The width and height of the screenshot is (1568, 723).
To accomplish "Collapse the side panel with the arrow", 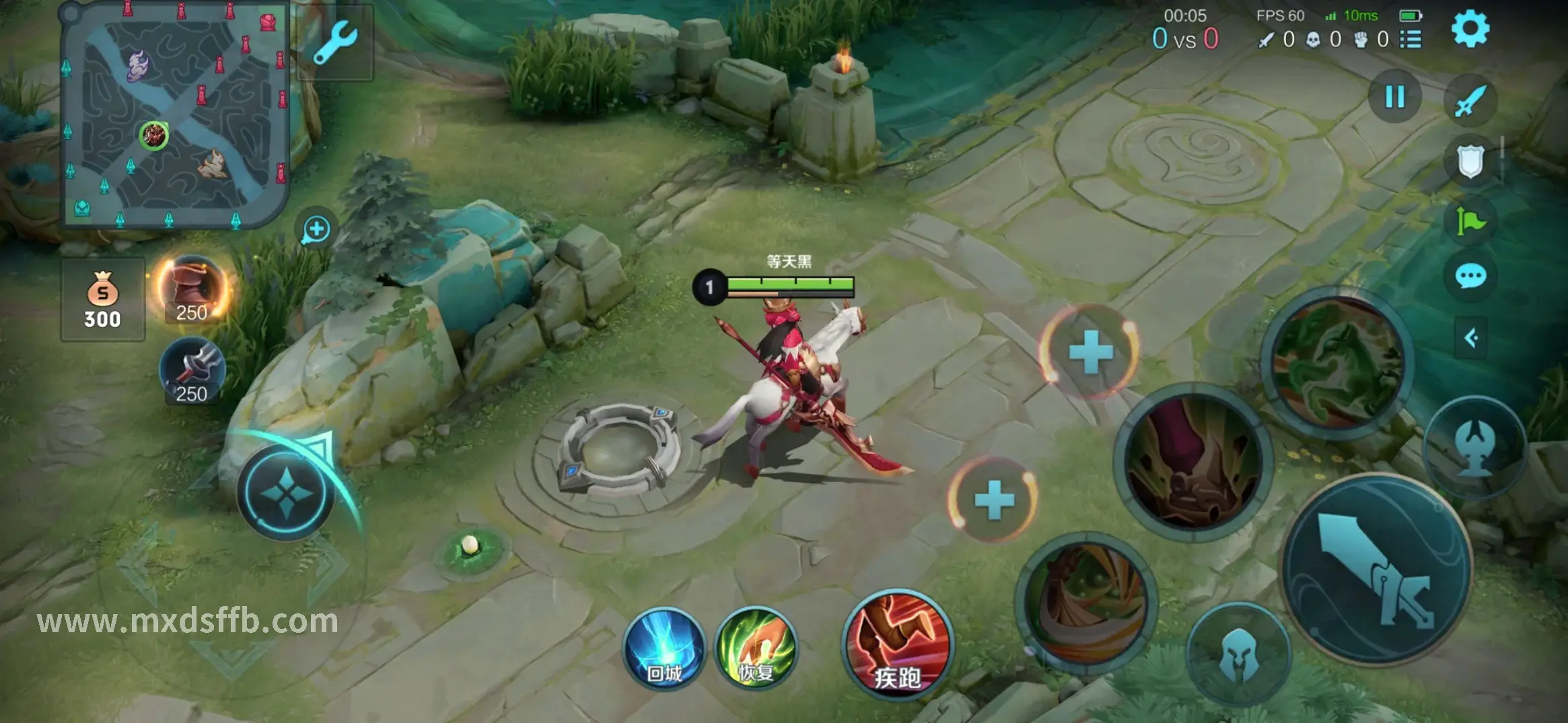I will pos(1470,338).
